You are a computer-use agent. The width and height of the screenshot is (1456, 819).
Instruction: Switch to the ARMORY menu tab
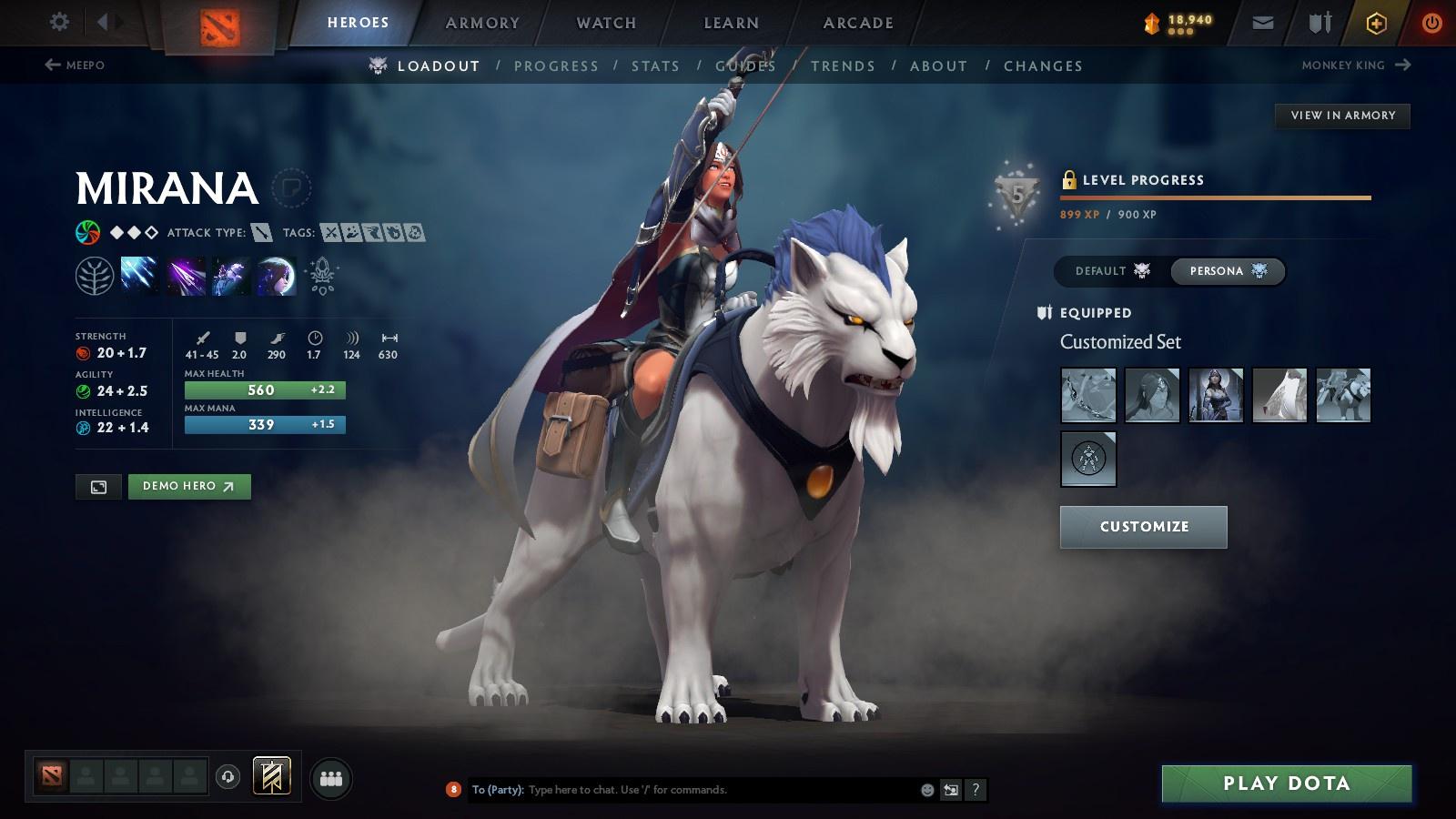tap(481, 23)
